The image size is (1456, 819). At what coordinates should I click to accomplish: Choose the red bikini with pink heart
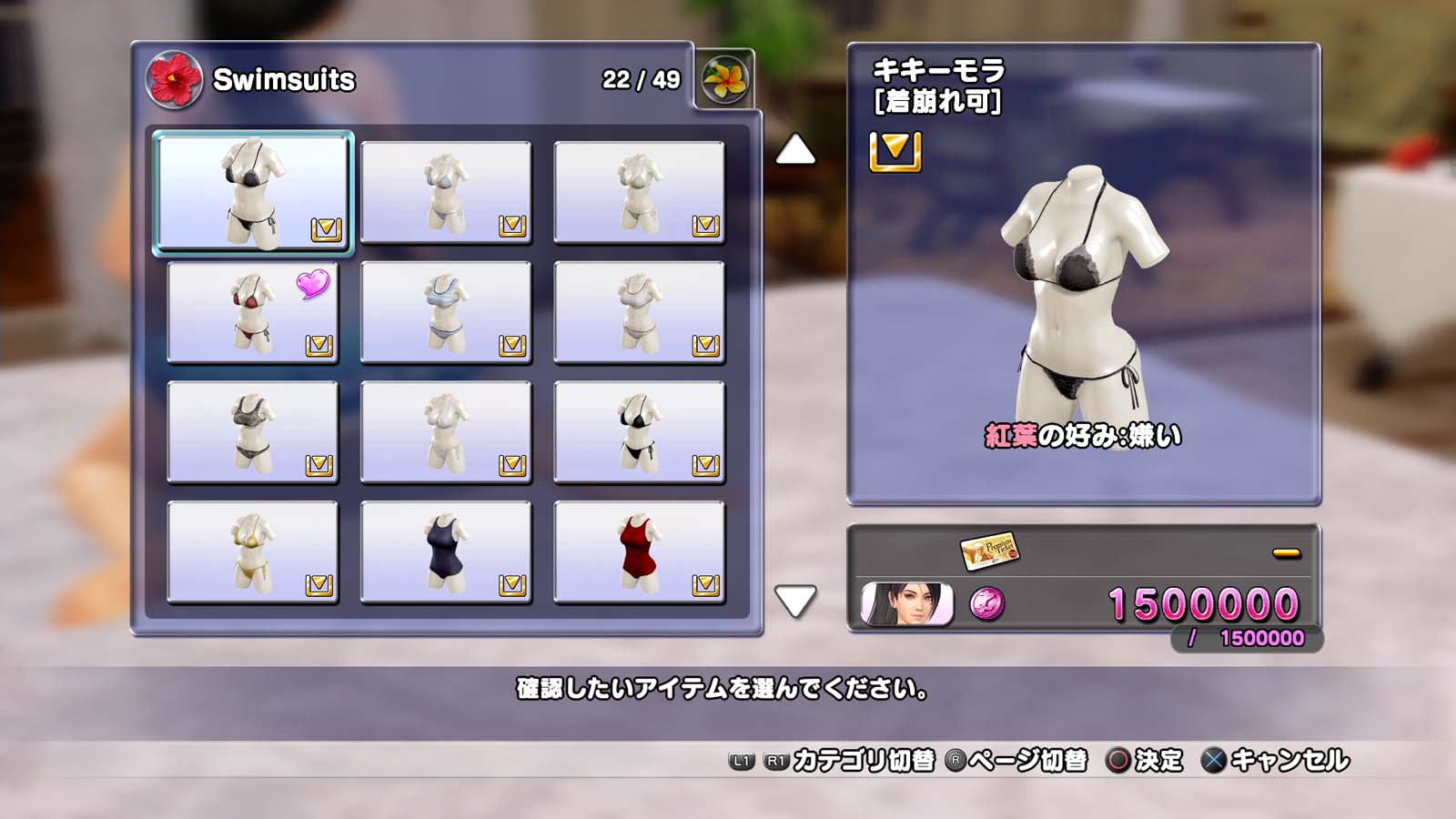coord(252,312)
